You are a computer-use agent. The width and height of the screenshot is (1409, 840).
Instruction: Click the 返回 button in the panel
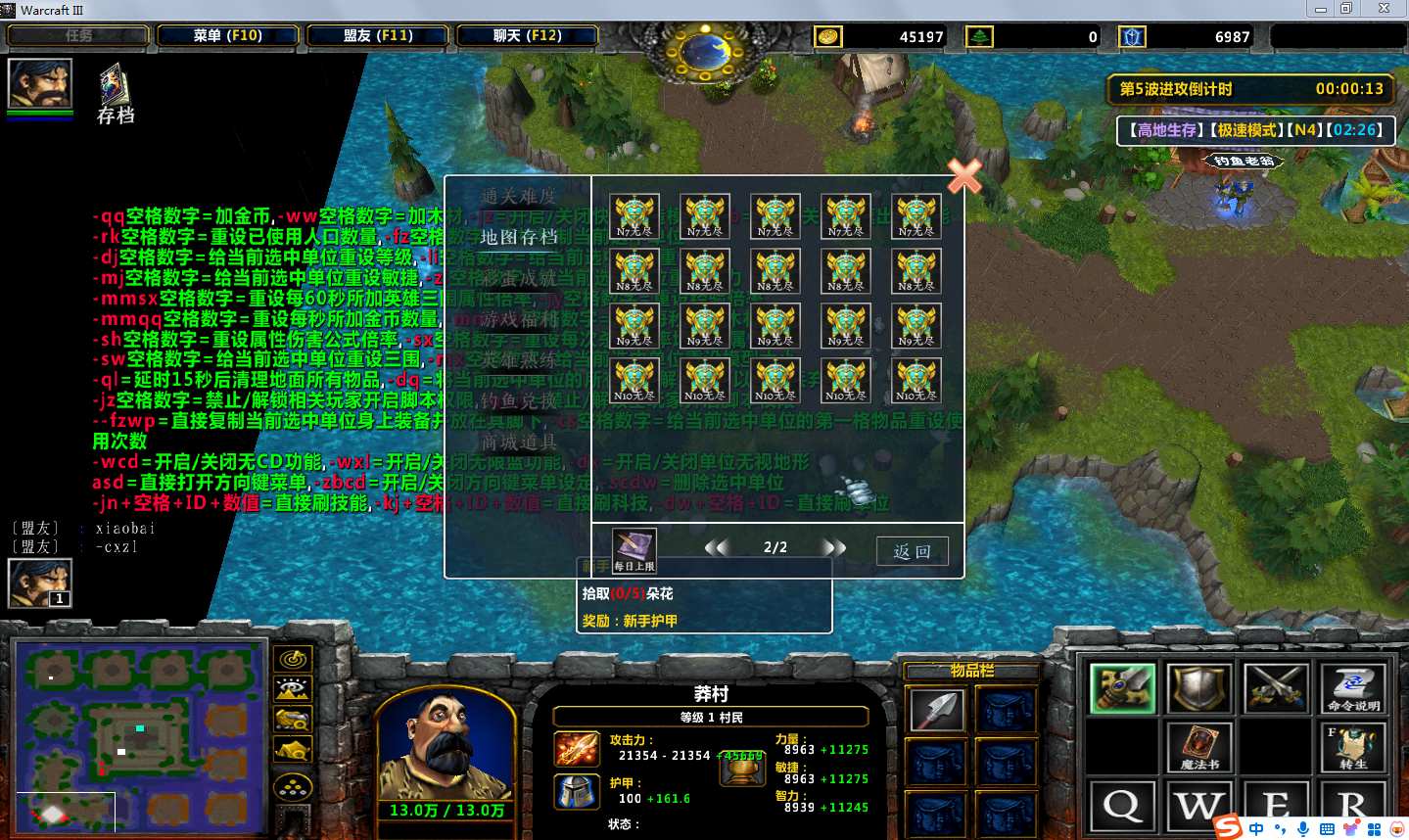pyautogui.click(x=912, y=551)
